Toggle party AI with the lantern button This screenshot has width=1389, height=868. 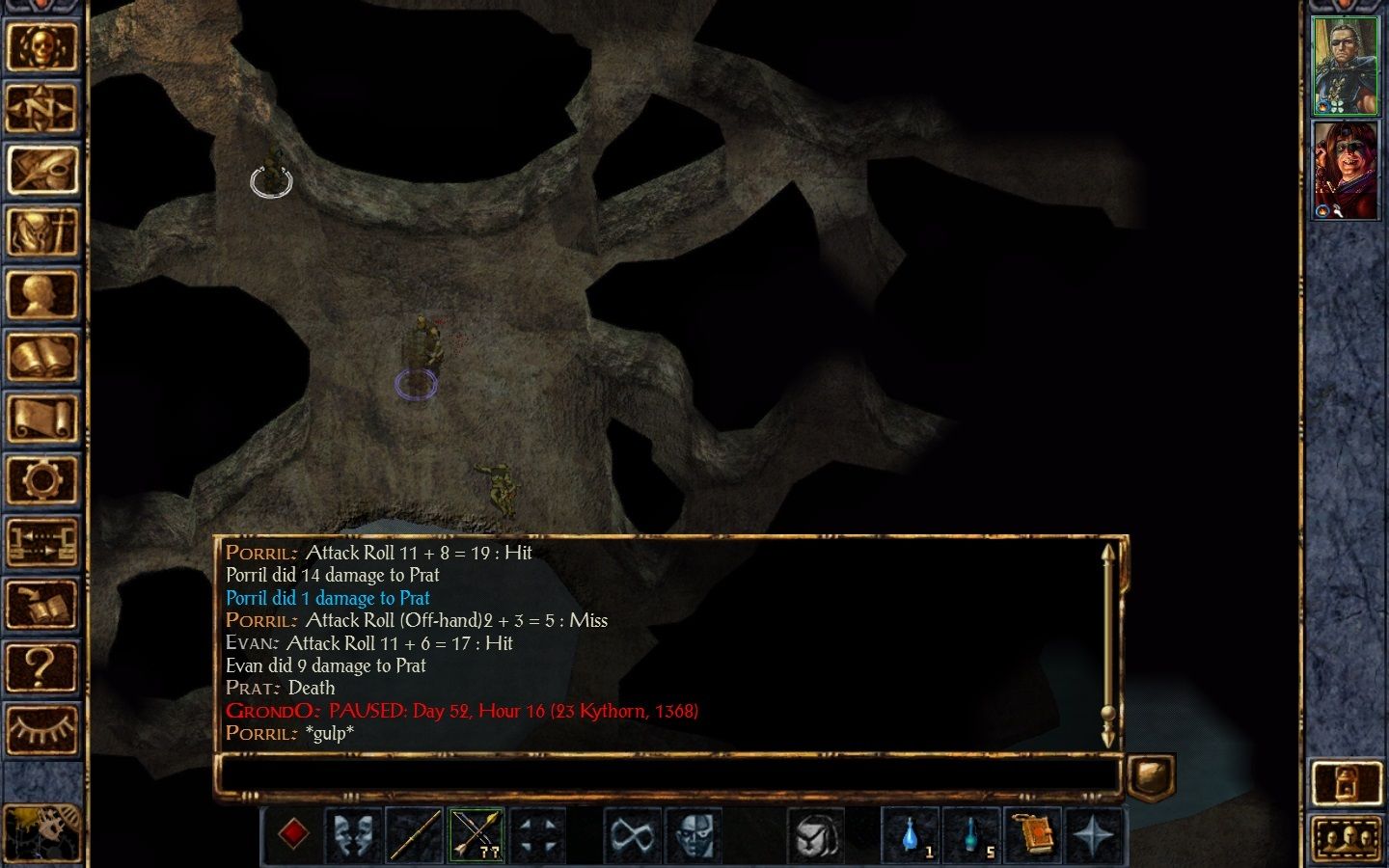(x=1347, y=782)
